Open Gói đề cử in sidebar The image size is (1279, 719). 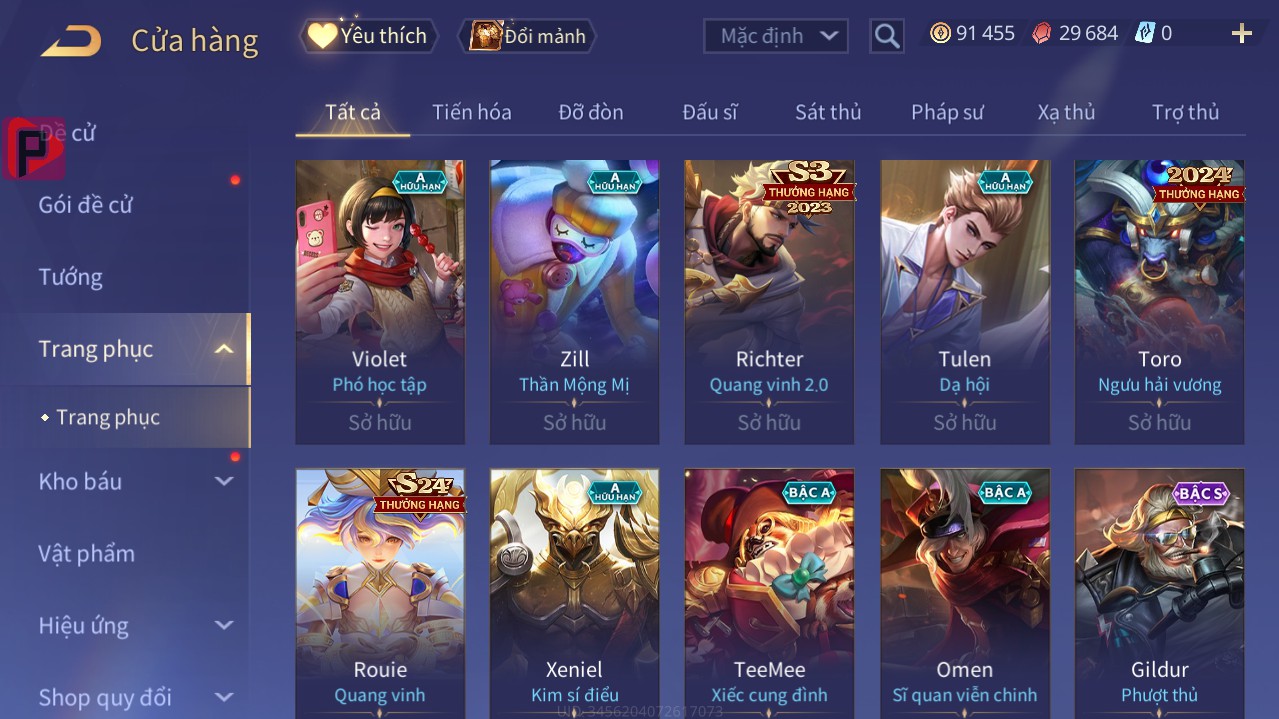tap(86, 205)
